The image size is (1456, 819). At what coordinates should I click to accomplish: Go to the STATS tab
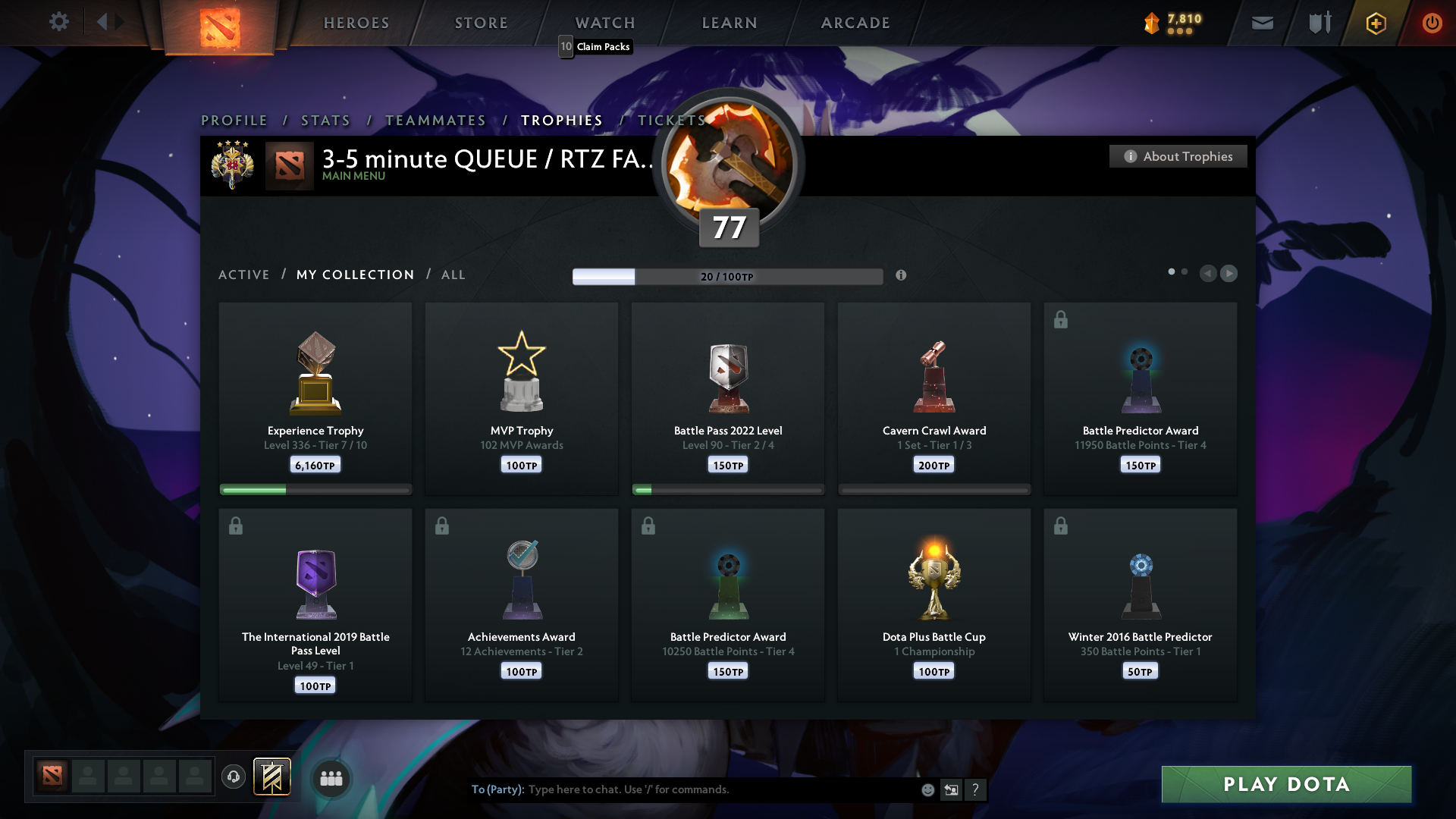[325, 120]
